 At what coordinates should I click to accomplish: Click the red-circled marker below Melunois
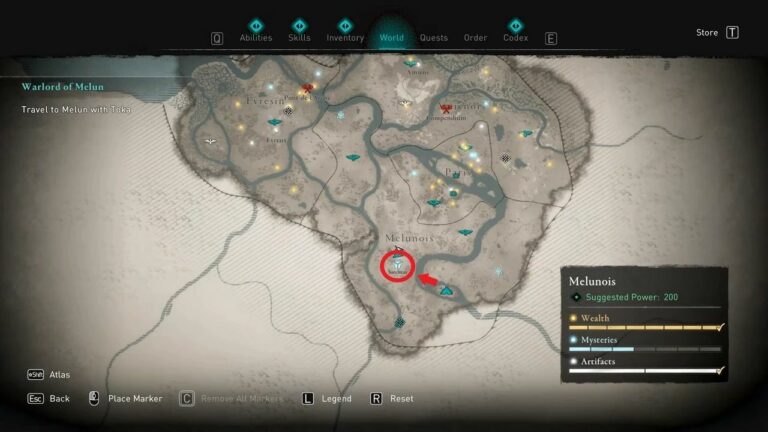coord(398,267)
